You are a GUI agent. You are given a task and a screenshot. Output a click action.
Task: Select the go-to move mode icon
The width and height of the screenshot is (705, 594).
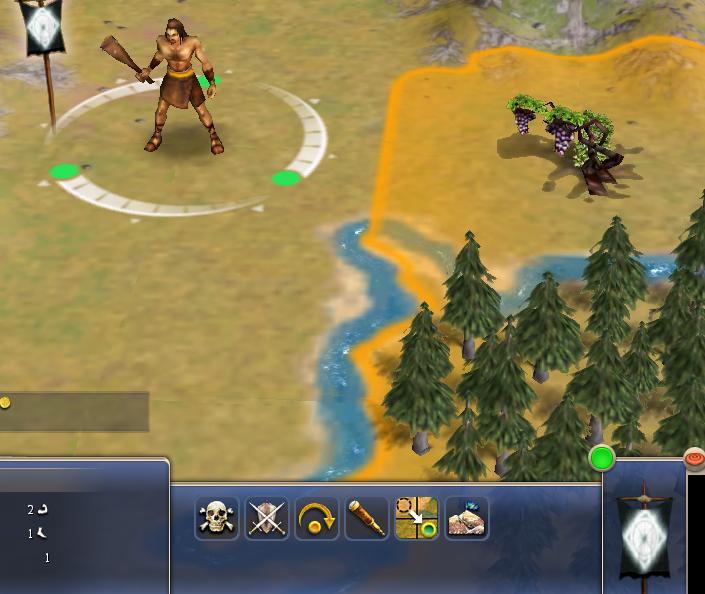(416, 518)
